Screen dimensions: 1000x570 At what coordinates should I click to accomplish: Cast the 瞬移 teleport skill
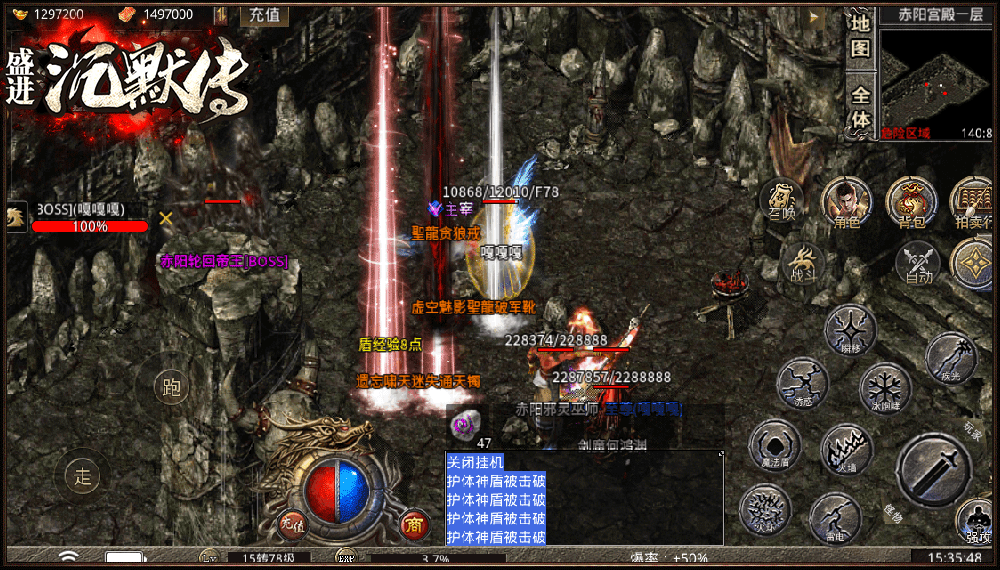point(850,330)
